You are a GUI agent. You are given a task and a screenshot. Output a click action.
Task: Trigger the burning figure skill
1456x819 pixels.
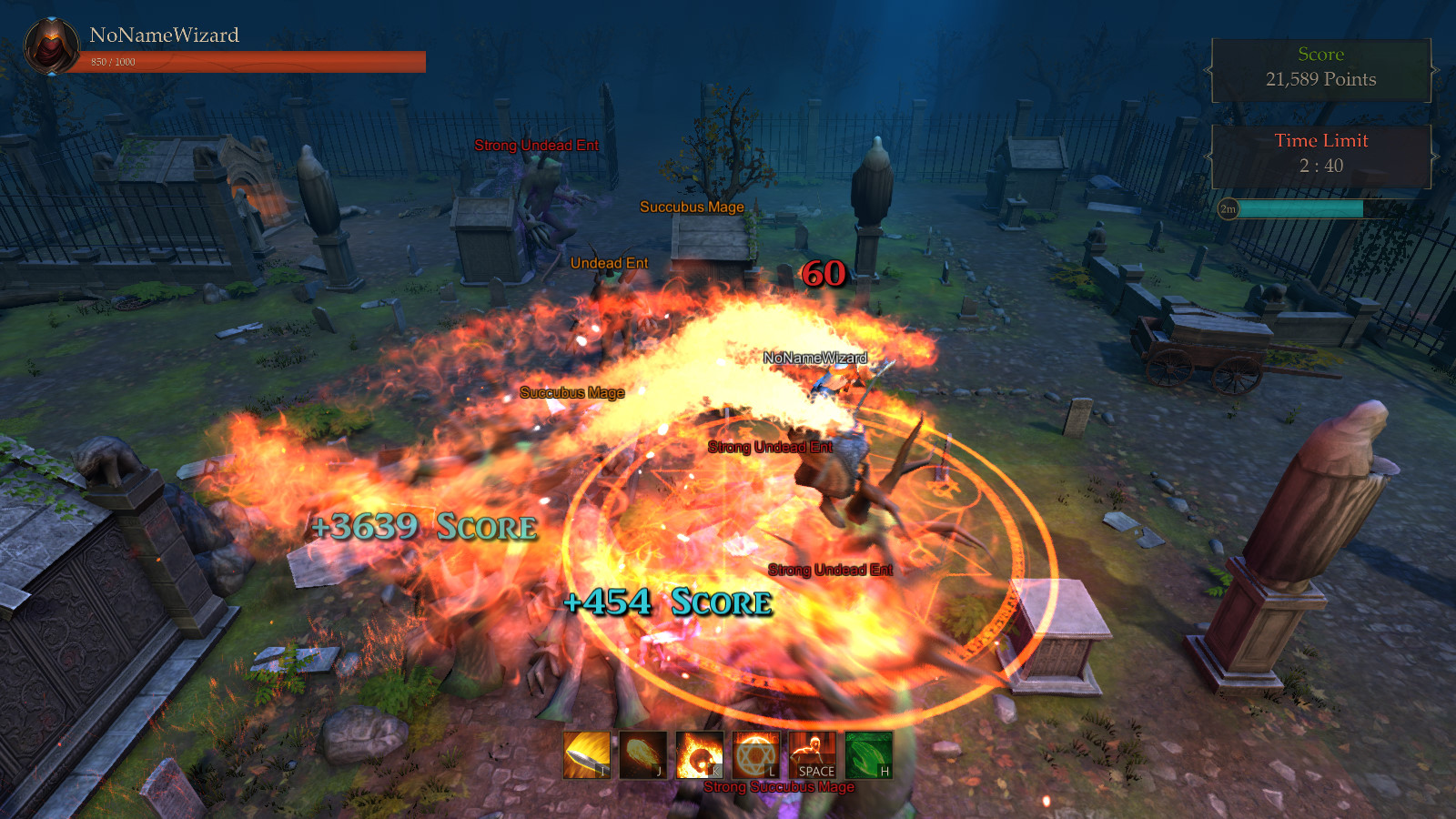point(812,755)
